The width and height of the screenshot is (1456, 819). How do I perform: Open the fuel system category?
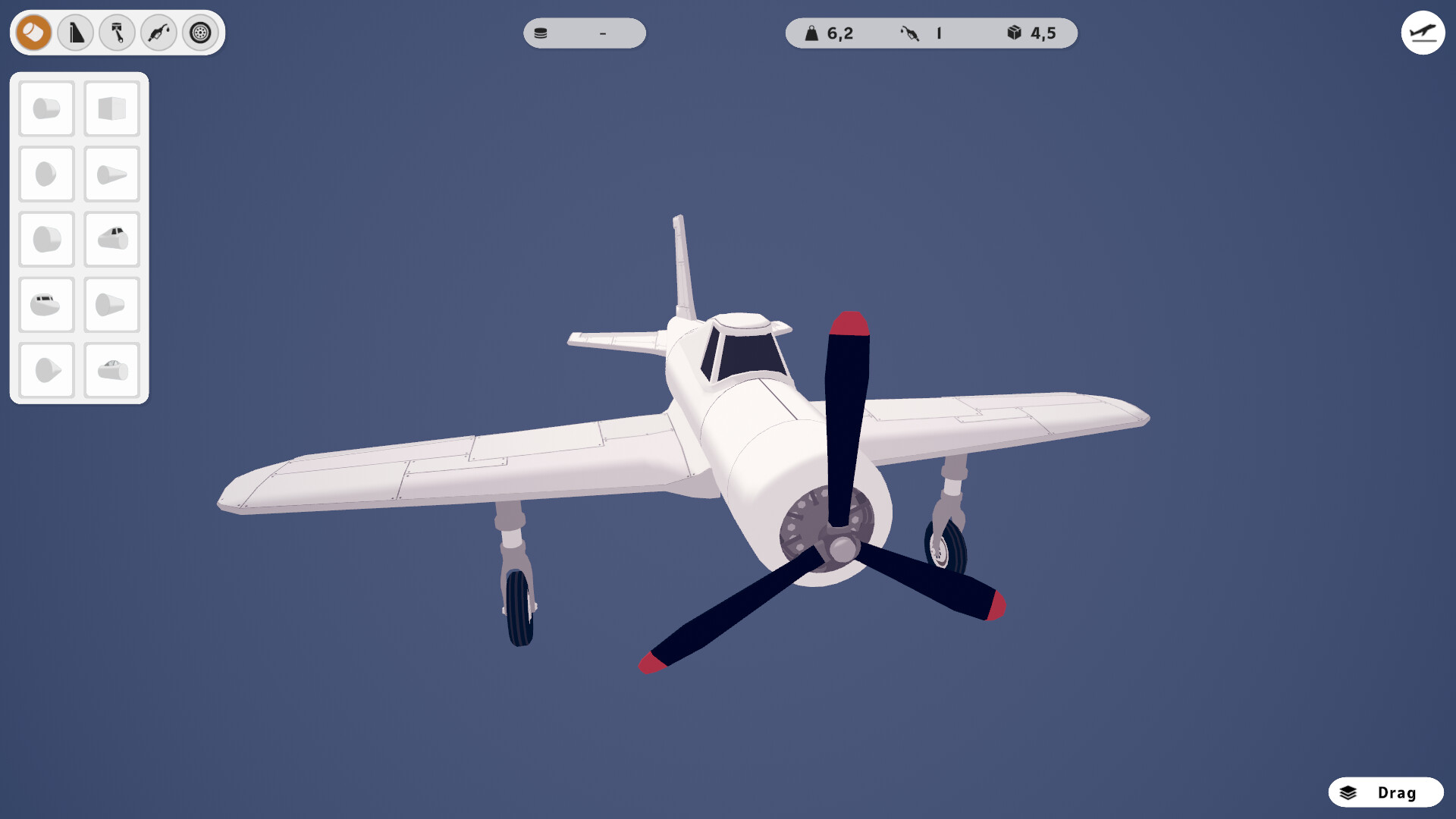[x=158, y=33]
